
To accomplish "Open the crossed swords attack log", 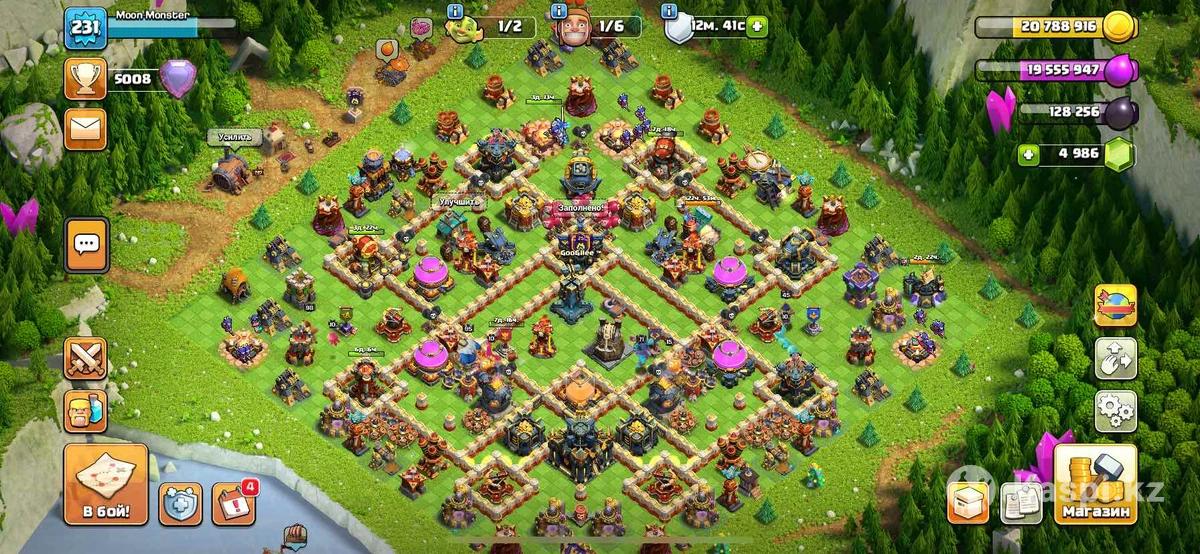I will 85,358.
